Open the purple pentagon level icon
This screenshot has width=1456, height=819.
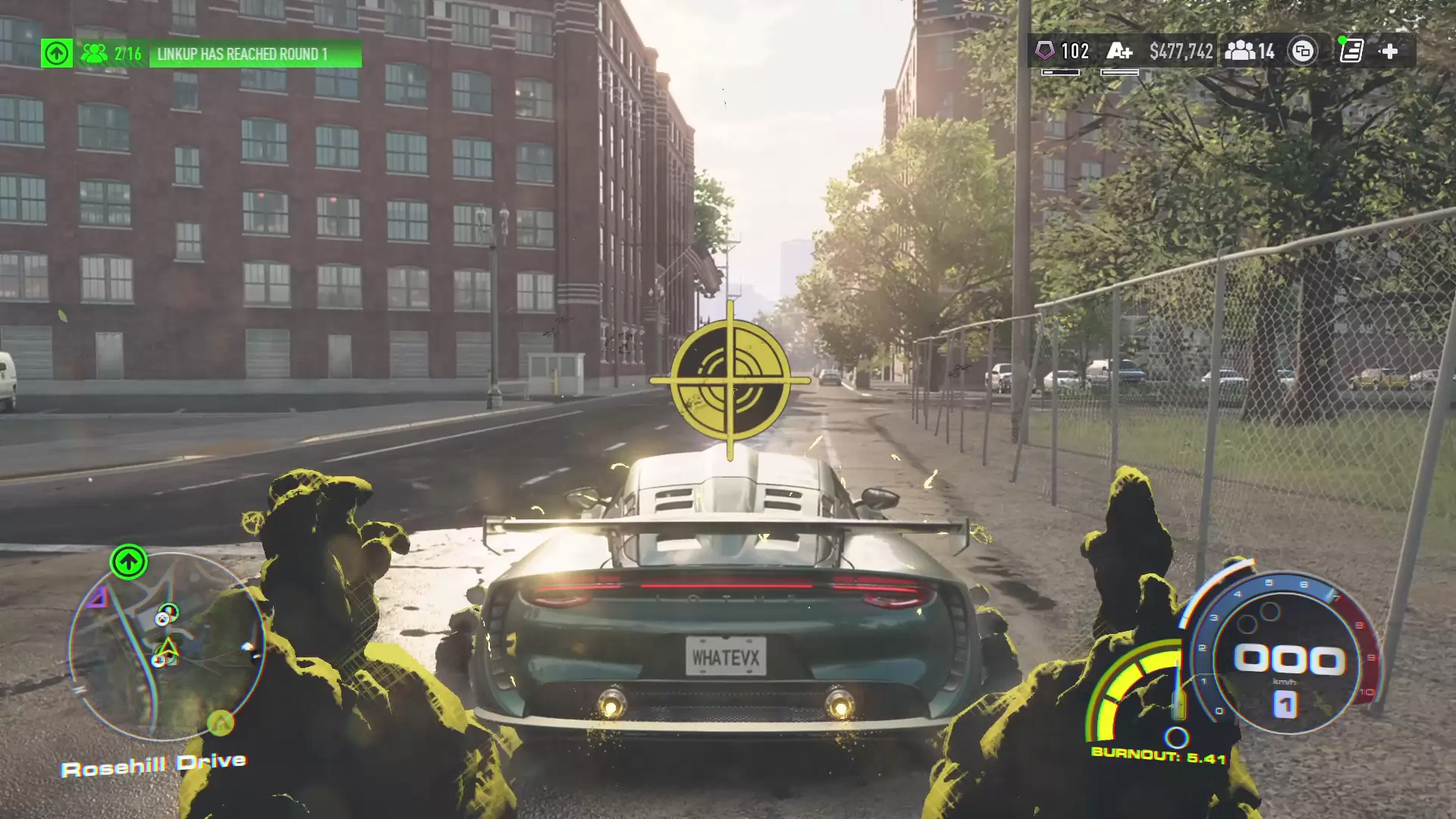(1045, 51)
